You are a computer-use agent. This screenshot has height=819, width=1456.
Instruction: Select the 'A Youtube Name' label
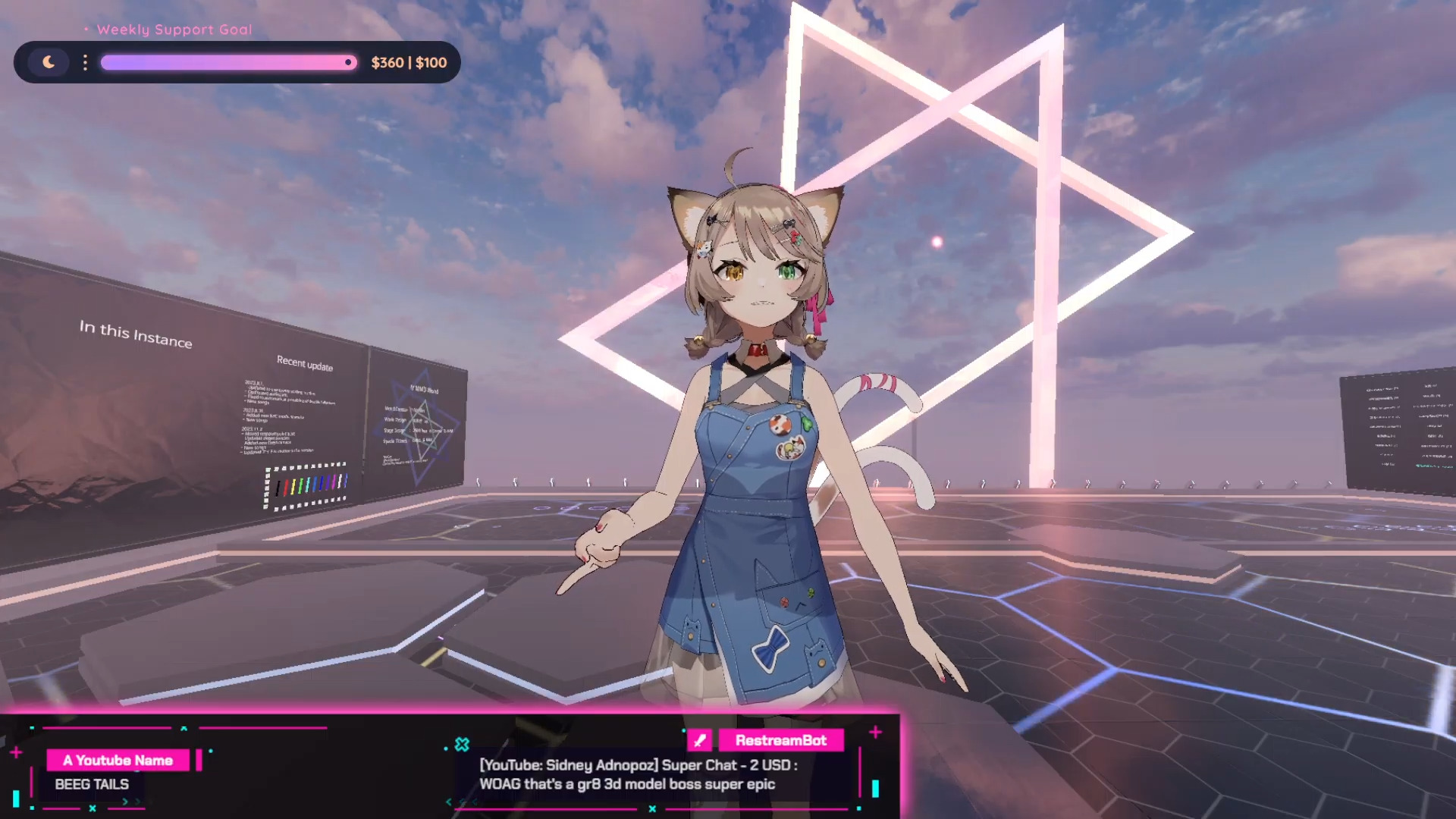[118, 760]
